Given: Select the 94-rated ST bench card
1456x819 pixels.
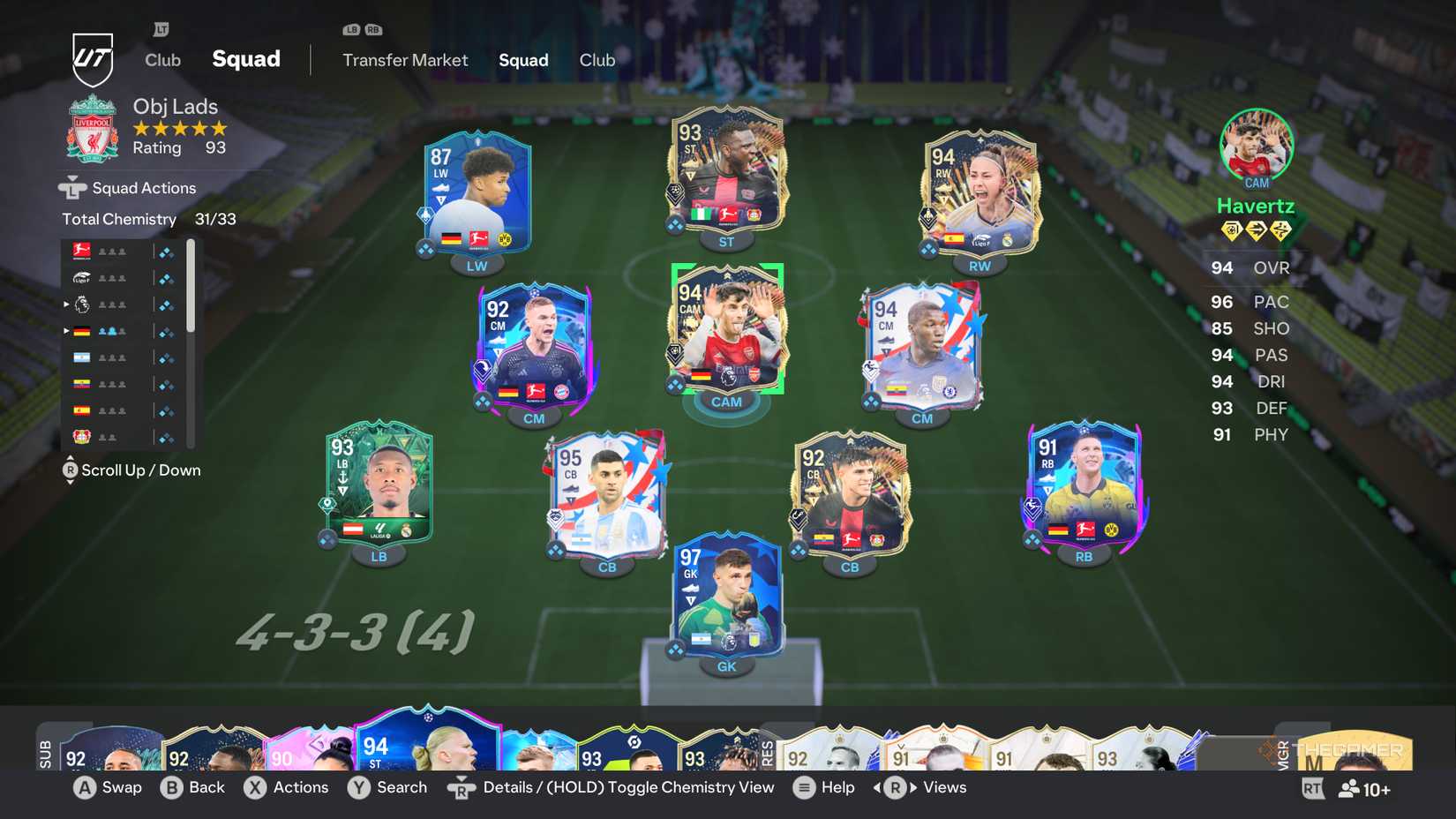Looking at the screenshot, I should pos(429,750).
